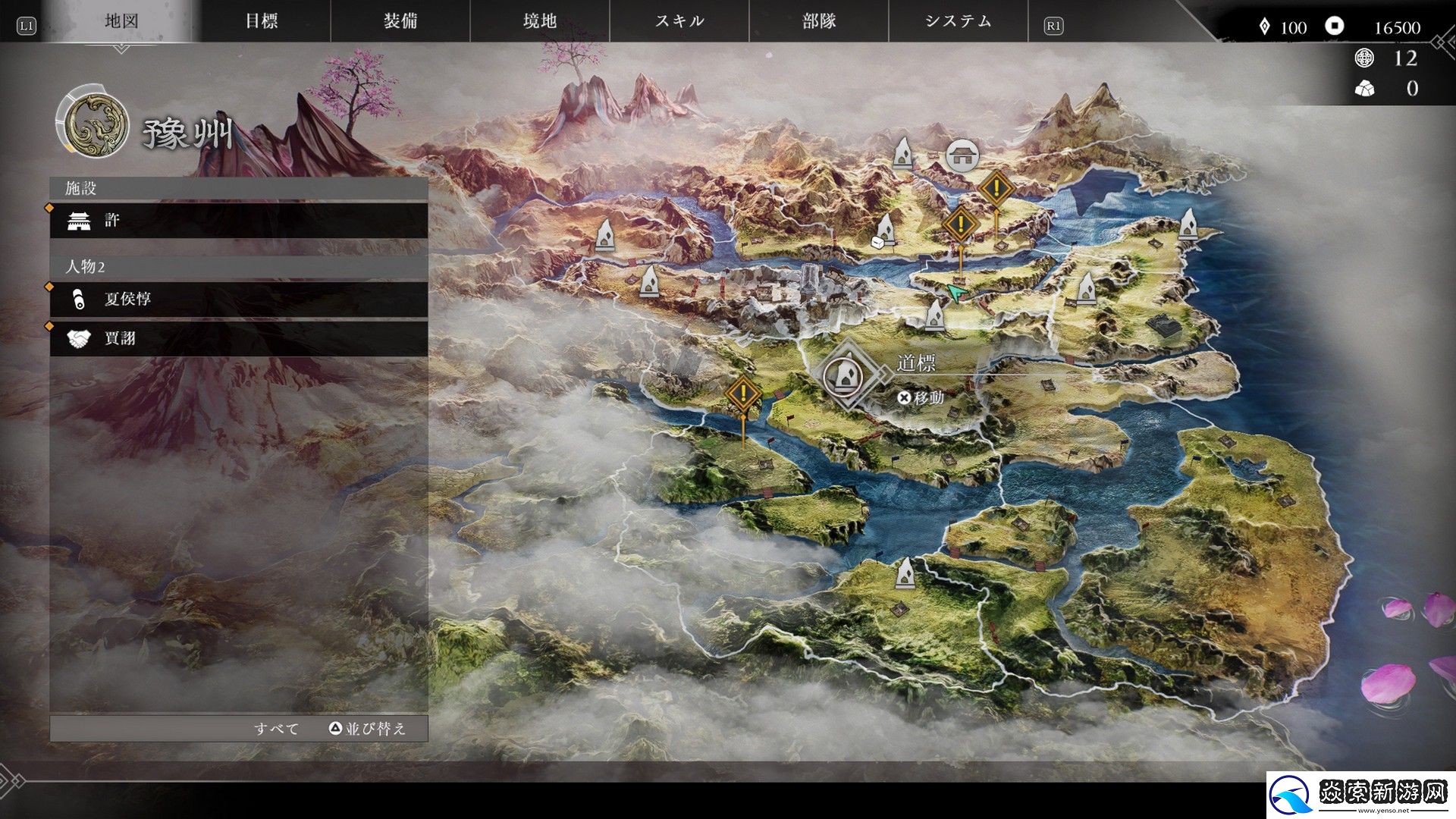Screen dimensions: 1456x819
Task: Switch to the スキル tab
Action: 680,21
